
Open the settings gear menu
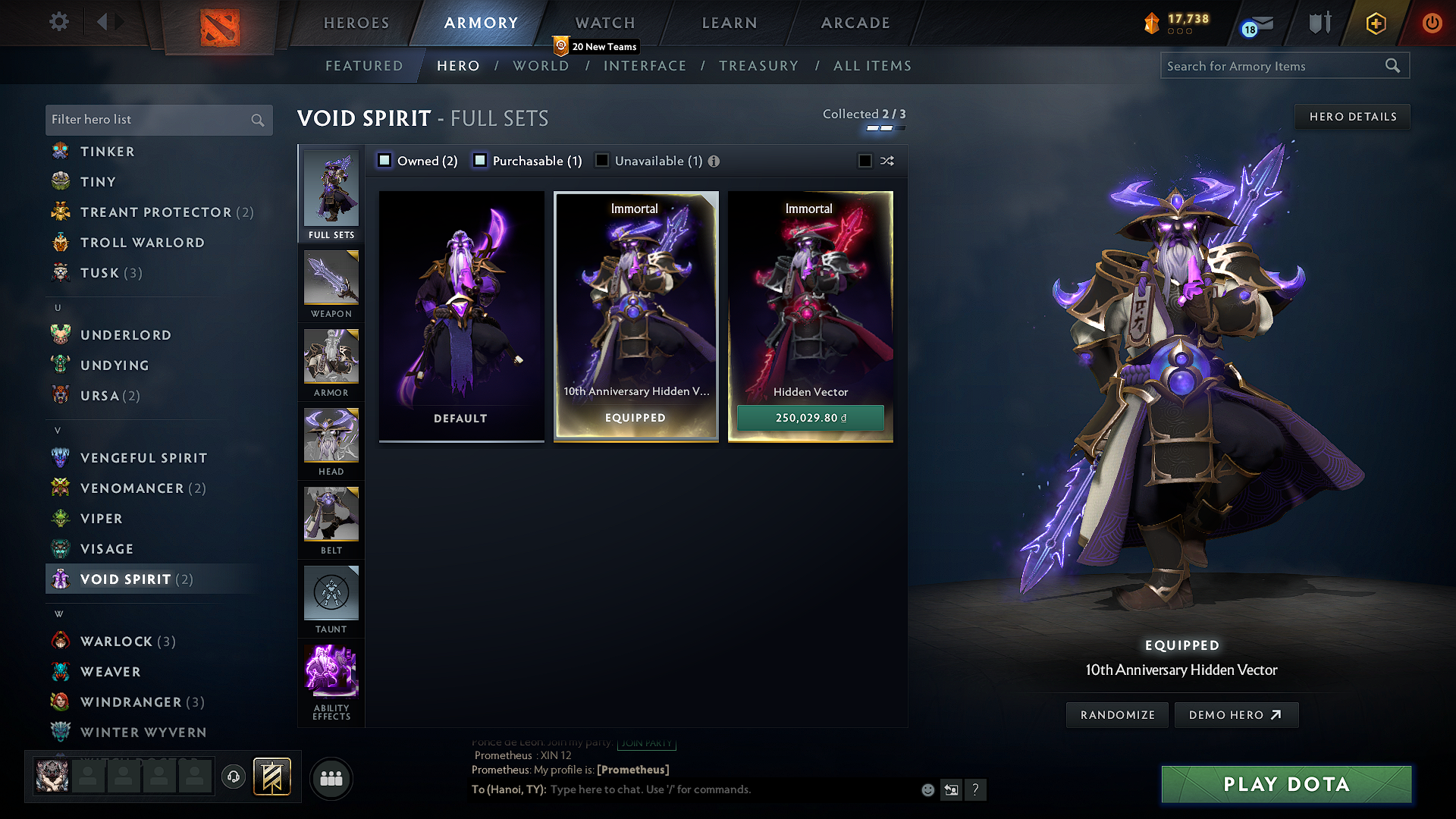tap(59, 22)
